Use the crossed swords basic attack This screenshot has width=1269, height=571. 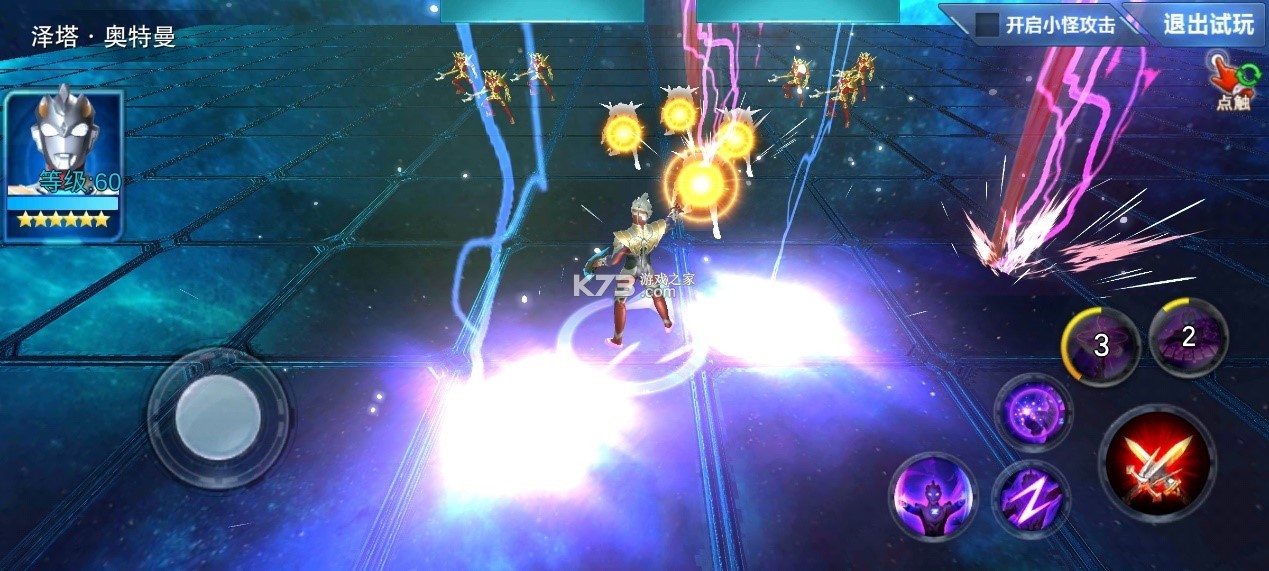(1158, 462)
